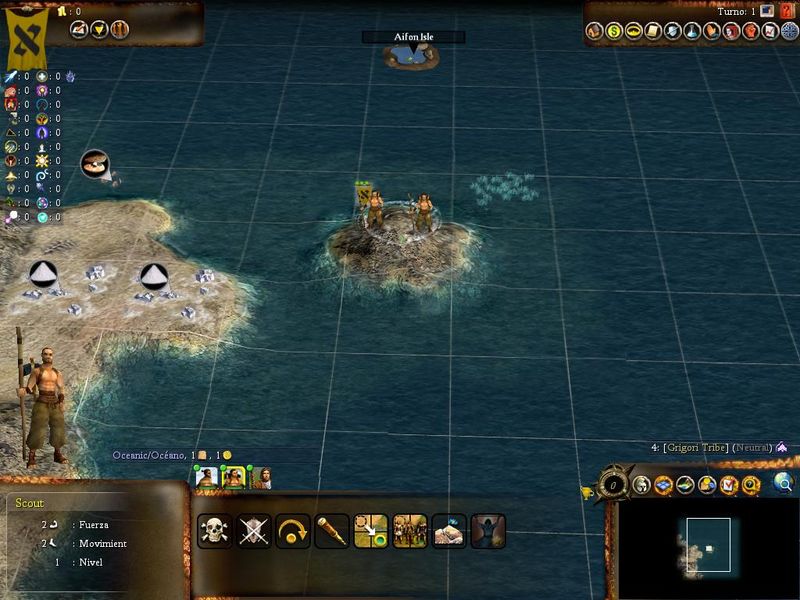Choose the go-to movement command

click(x=371, y=531)
